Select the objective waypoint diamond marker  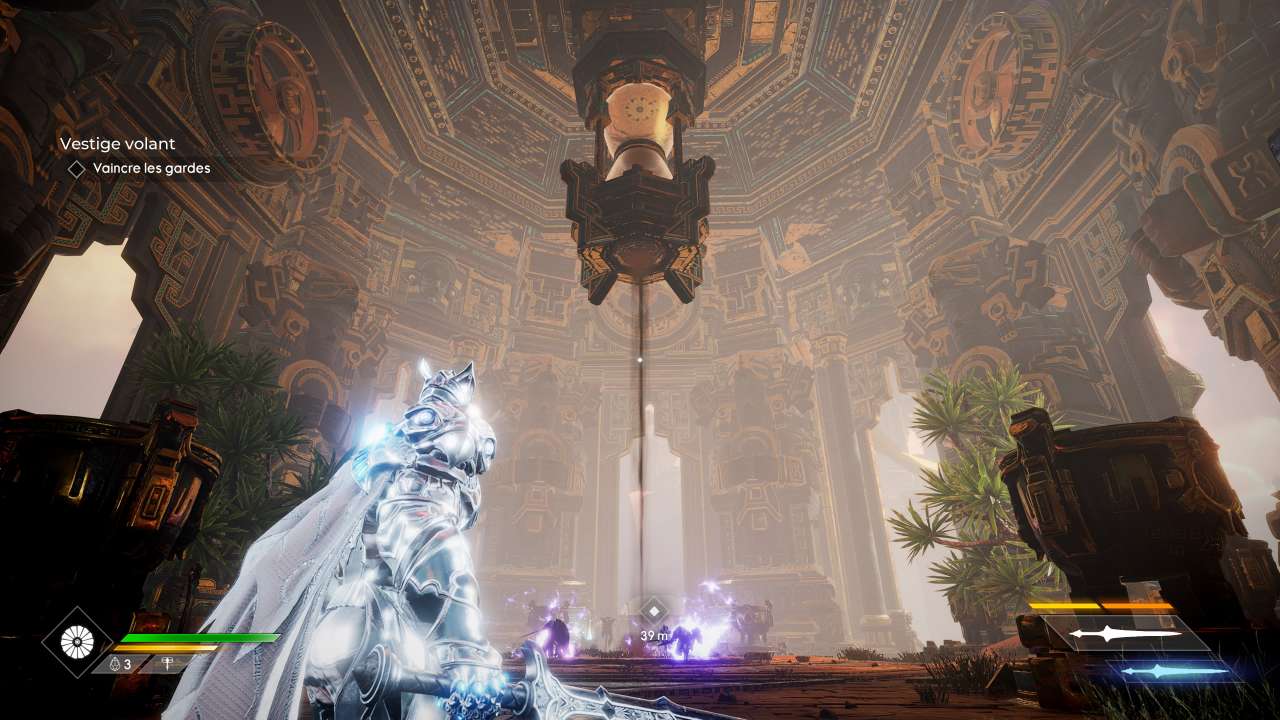pos(654,610)
